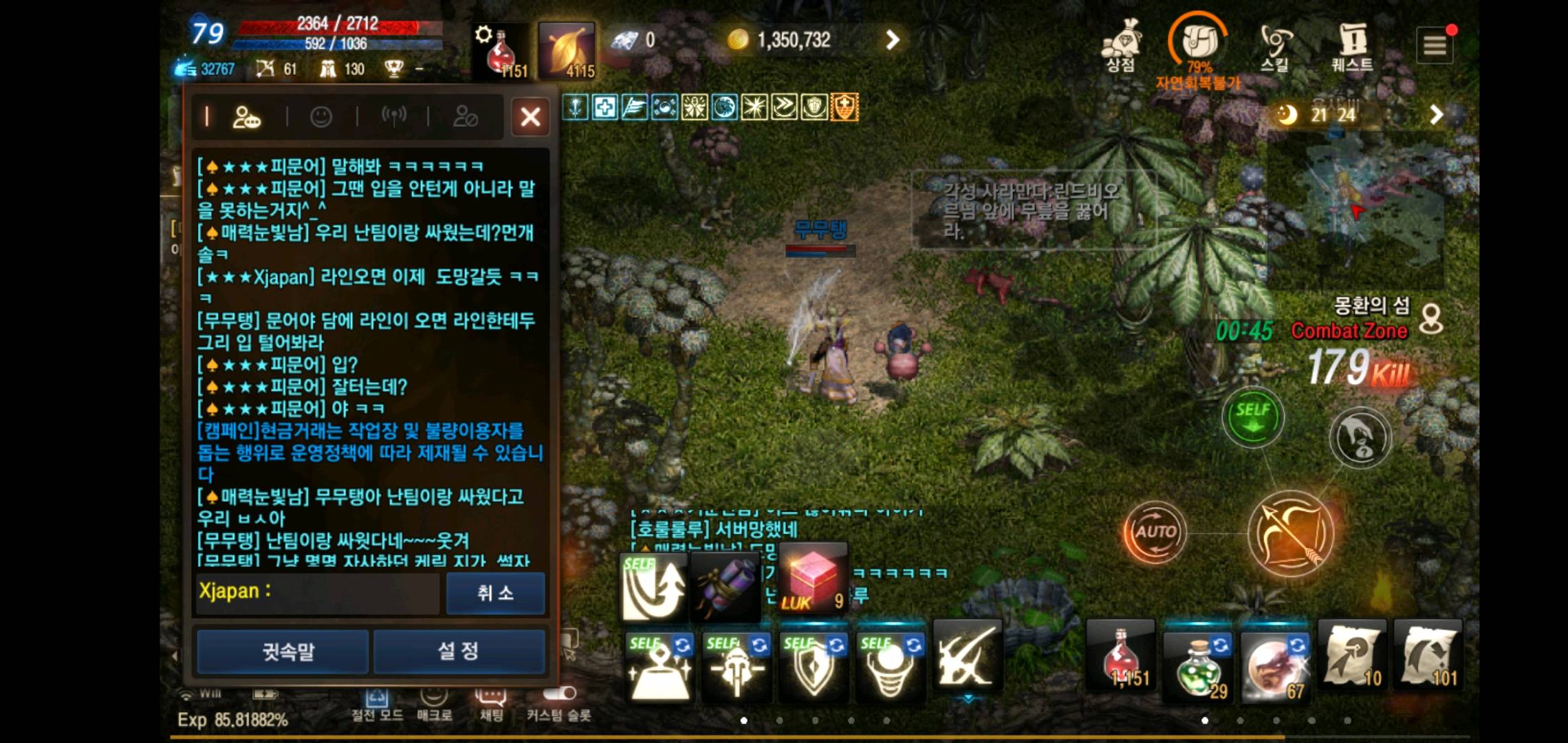Click the Xjapan chat input field
The width and height of the screenshot is (1568, 743).
tap(316, 592)
